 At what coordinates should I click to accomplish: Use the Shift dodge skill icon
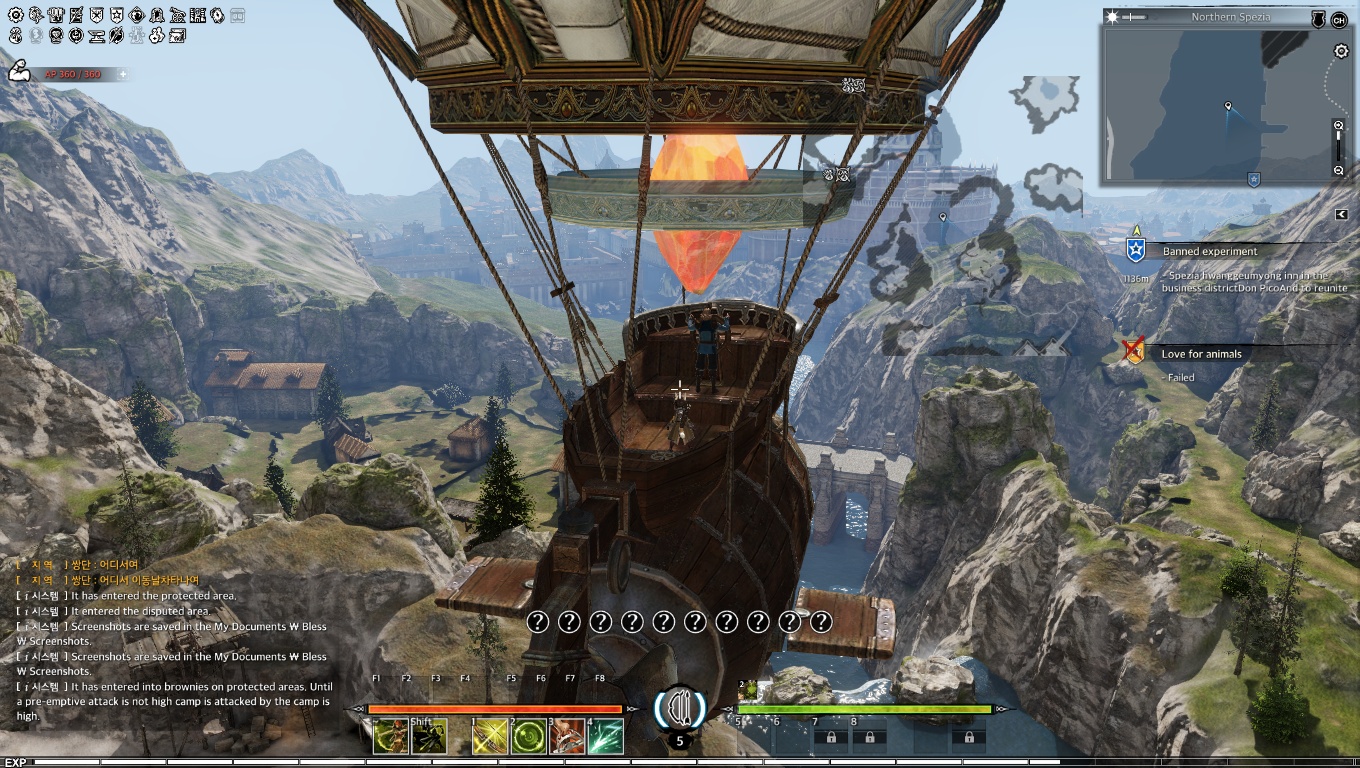click(429, 737)
